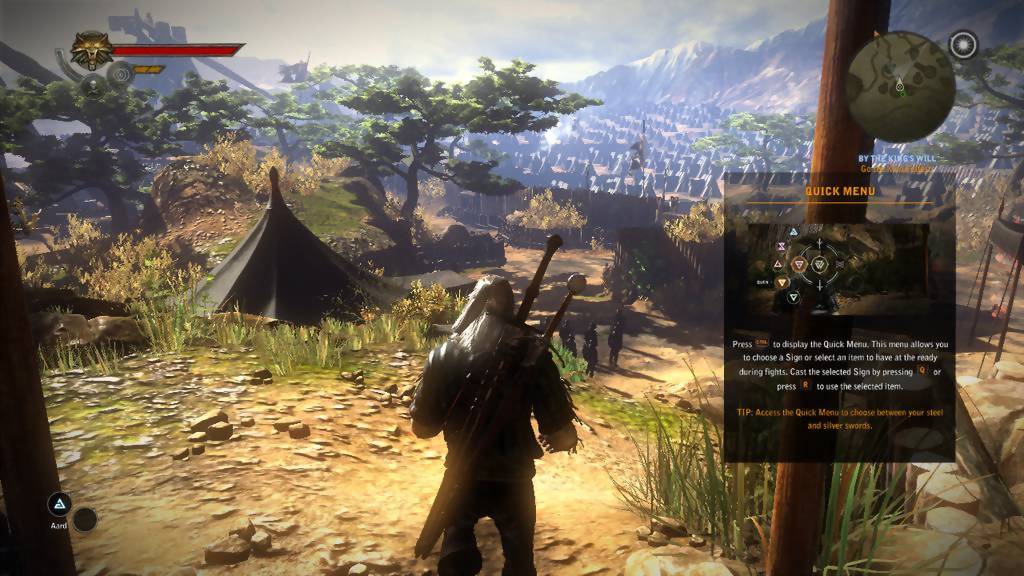Click the wolf medallion icon
Screen dimensions: 1024x576
click(92, 50)
